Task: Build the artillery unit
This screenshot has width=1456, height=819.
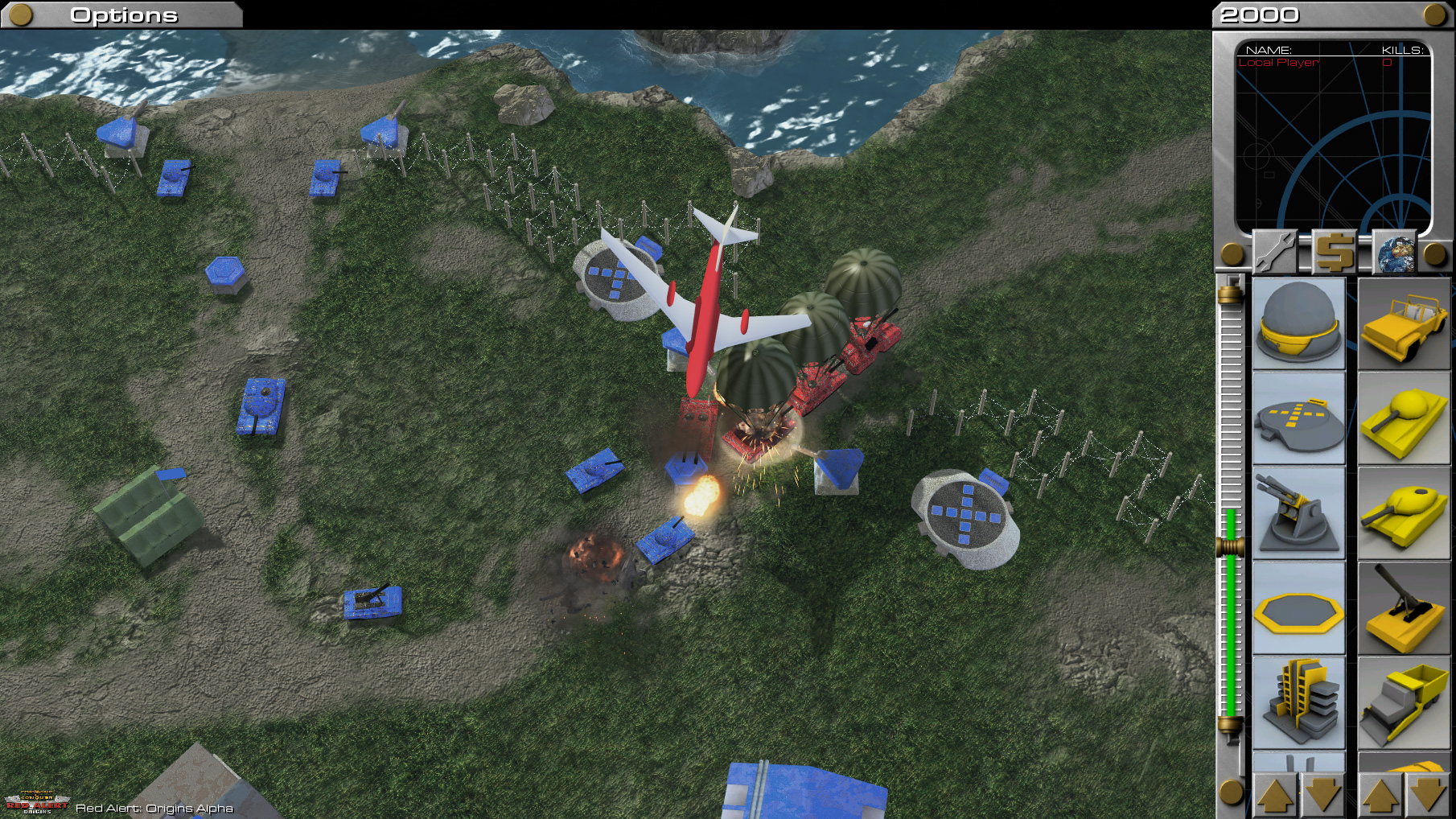Action: 1404,608
